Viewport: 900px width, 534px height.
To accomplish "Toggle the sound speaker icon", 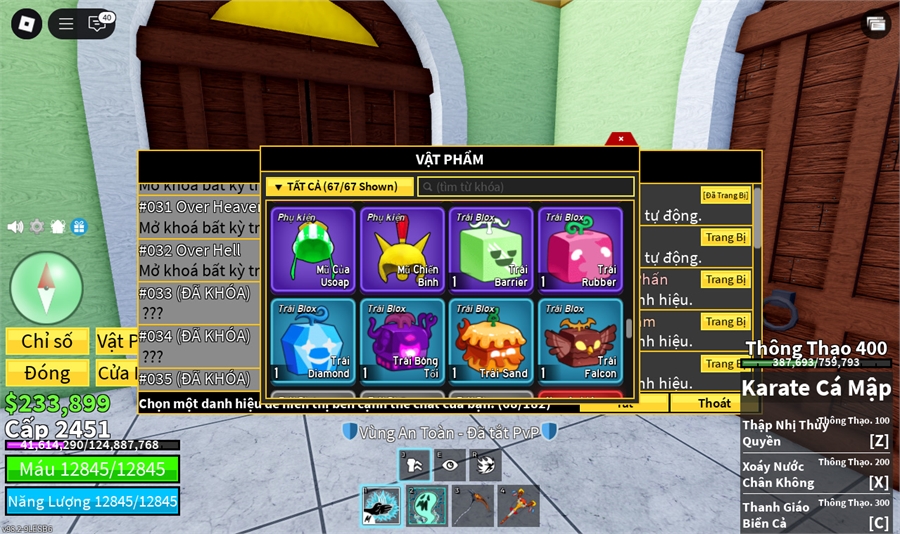I will click(15, 227).
